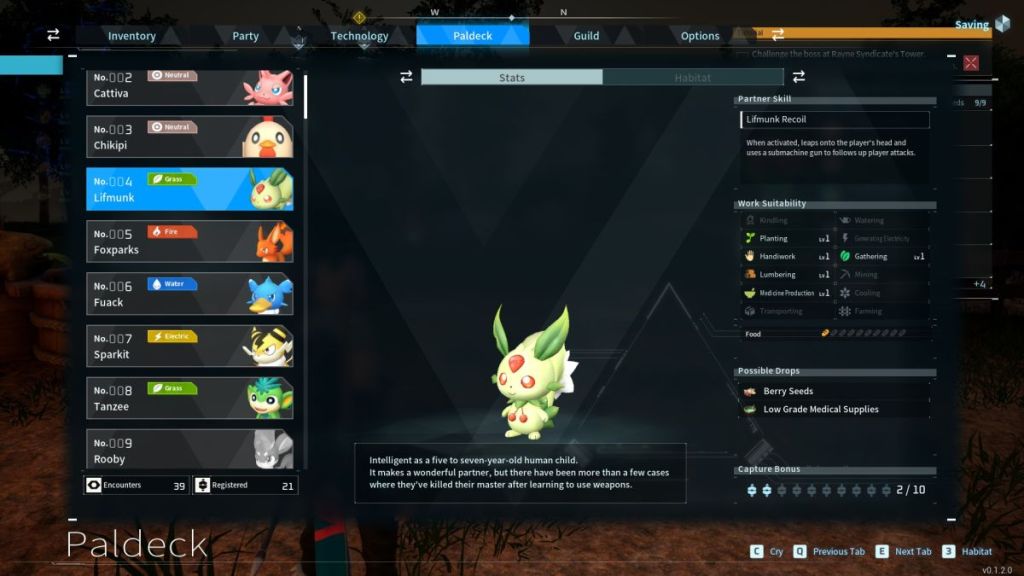
Task: Open the Inventory tab
Action: point(132,36)
